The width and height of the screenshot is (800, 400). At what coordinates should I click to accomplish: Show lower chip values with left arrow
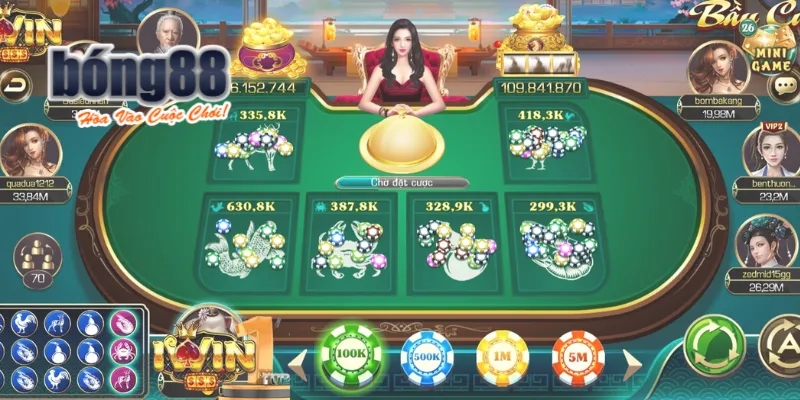point(296,359)
